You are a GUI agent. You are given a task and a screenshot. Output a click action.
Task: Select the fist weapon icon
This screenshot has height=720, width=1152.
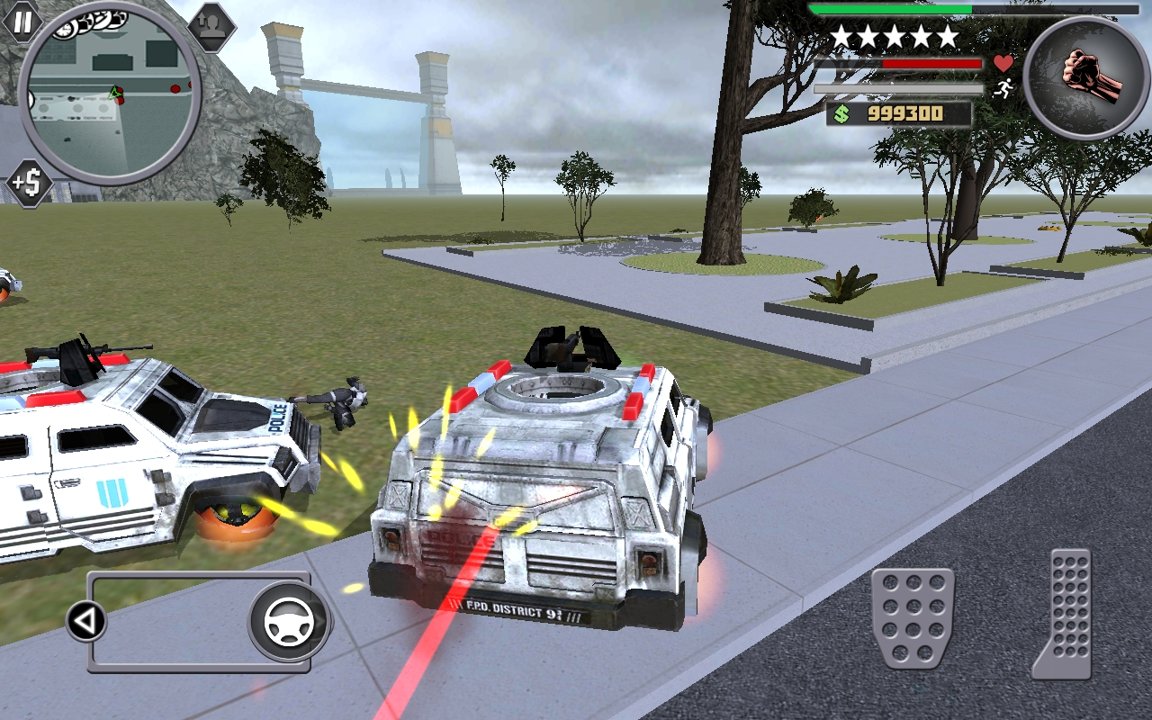coord(1085,77)
